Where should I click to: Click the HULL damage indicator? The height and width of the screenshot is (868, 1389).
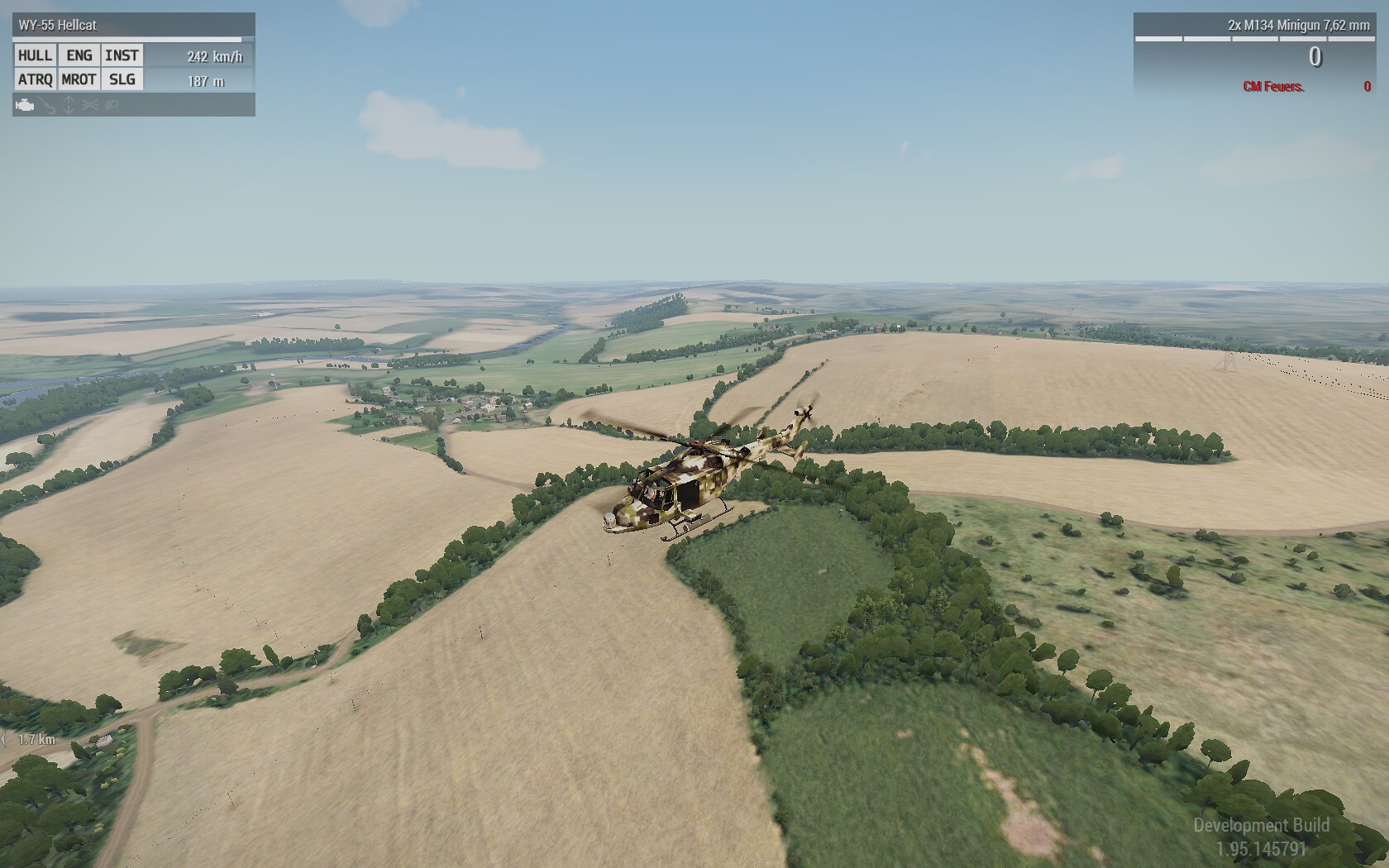35,55
